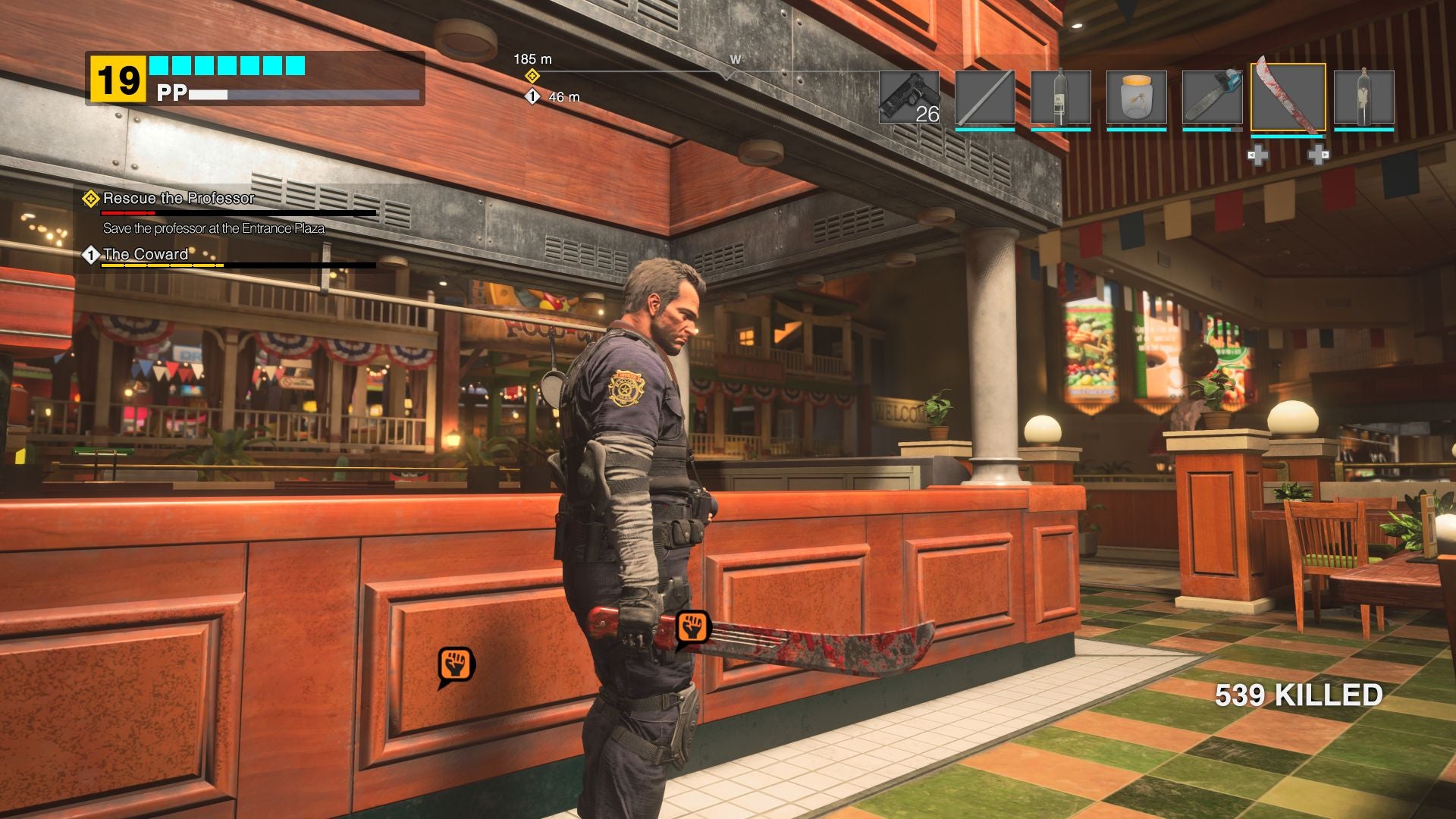1456x819 pixels.
Task: Toggle the fist prompt on the wooden counter
Action: pos(454,663)
